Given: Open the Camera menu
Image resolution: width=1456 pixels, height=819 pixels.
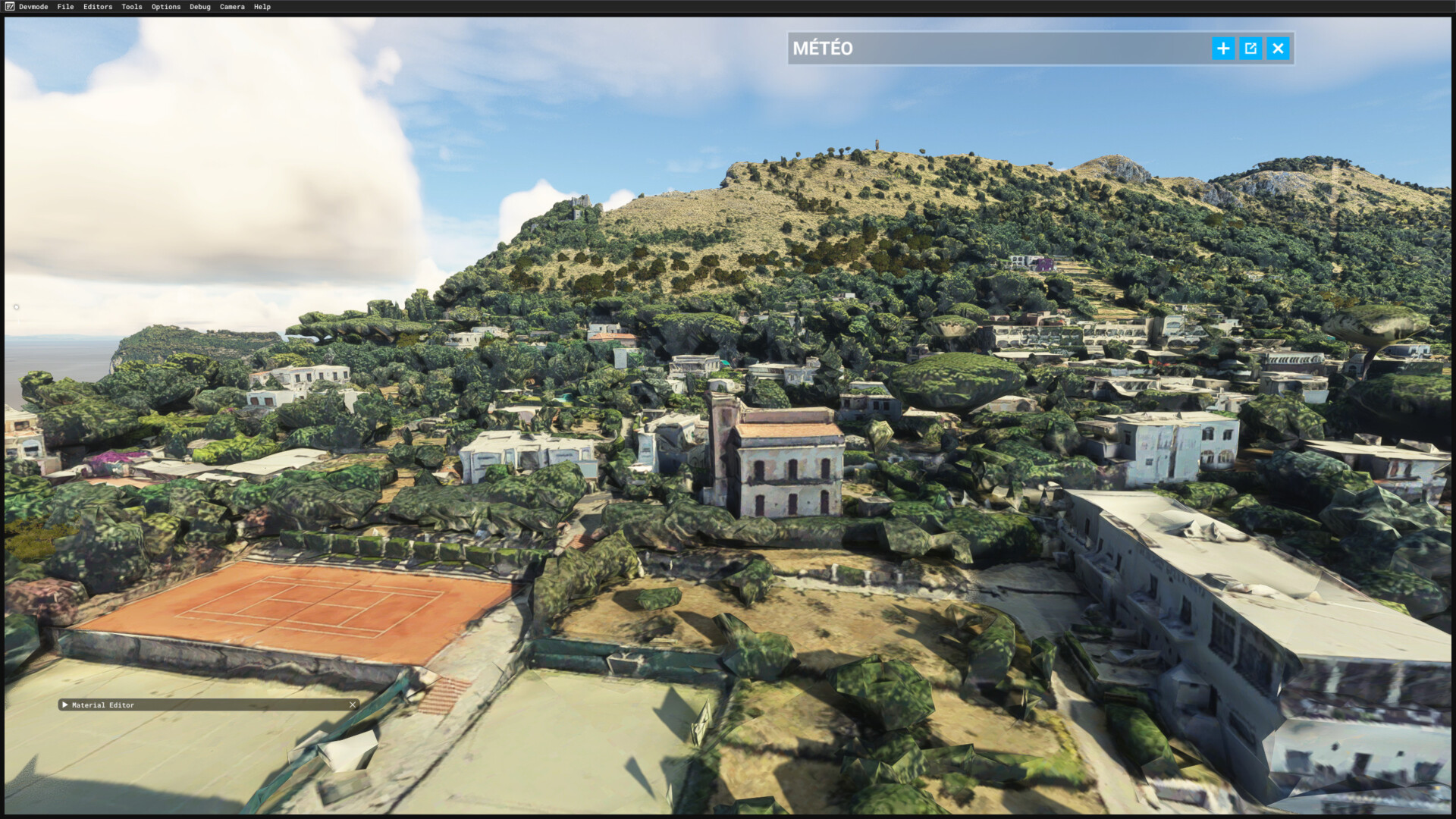Looking at the screenshot, I should 232,7.
